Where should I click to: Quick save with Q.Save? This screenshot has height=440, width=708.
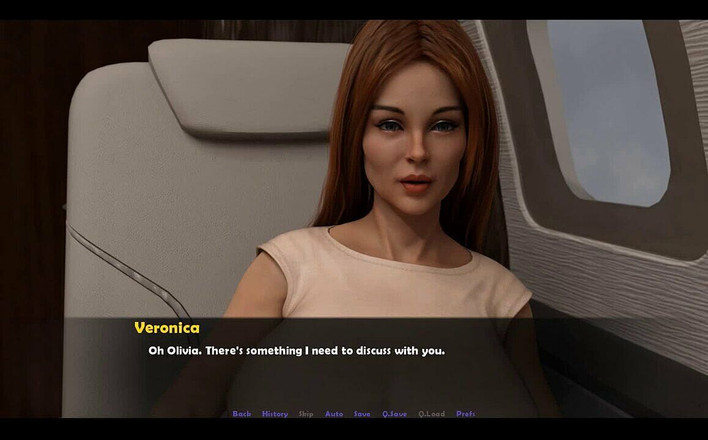394,414
